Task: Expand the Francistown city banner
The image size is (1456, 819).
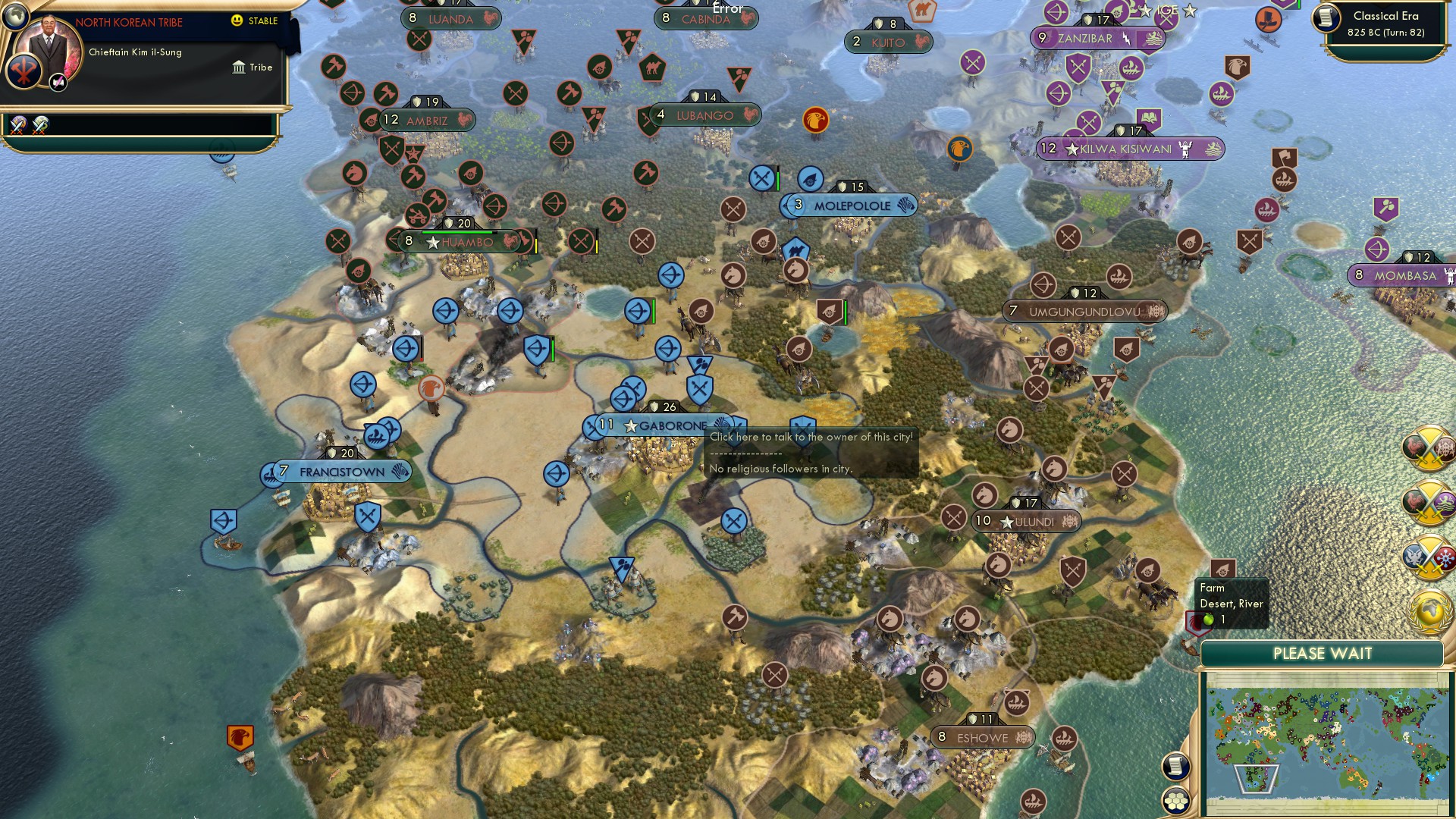Action: click(334, 471)
